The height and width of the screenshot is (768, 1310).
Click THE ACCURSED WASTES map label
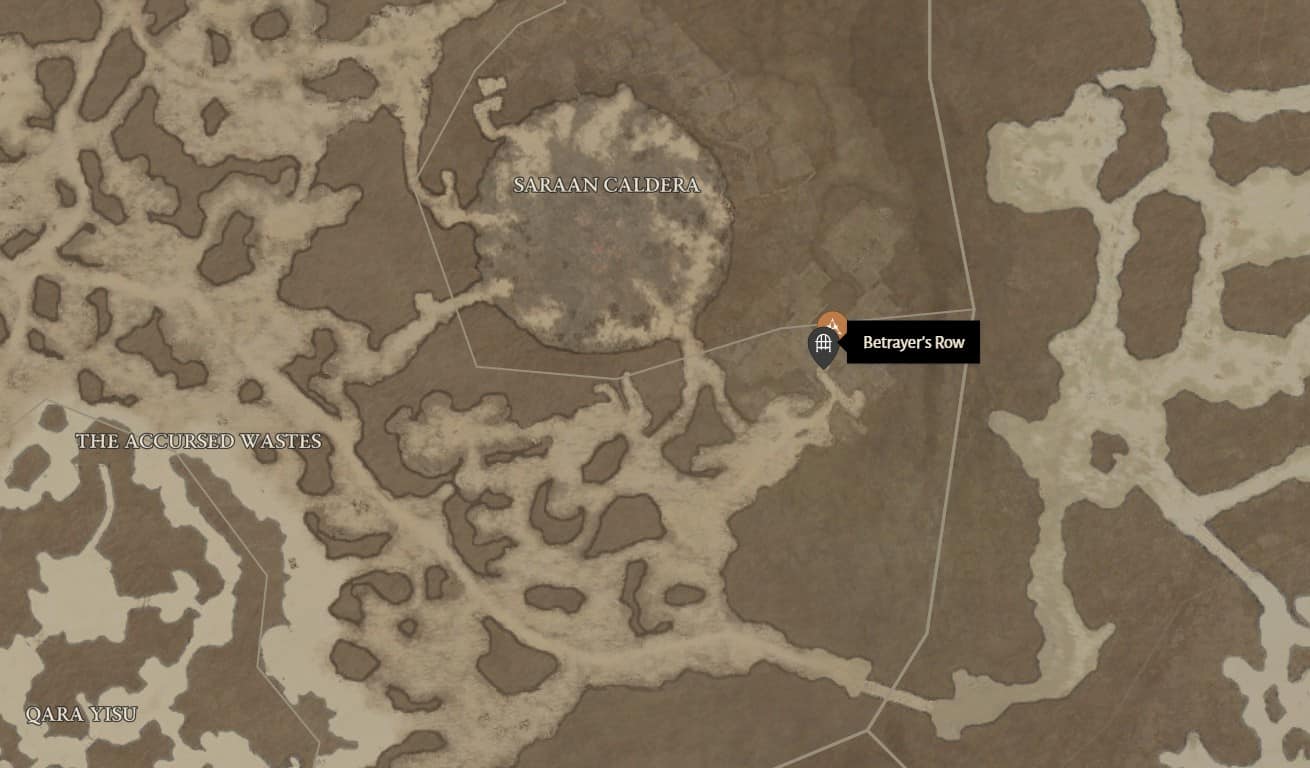tap(197, 440)
